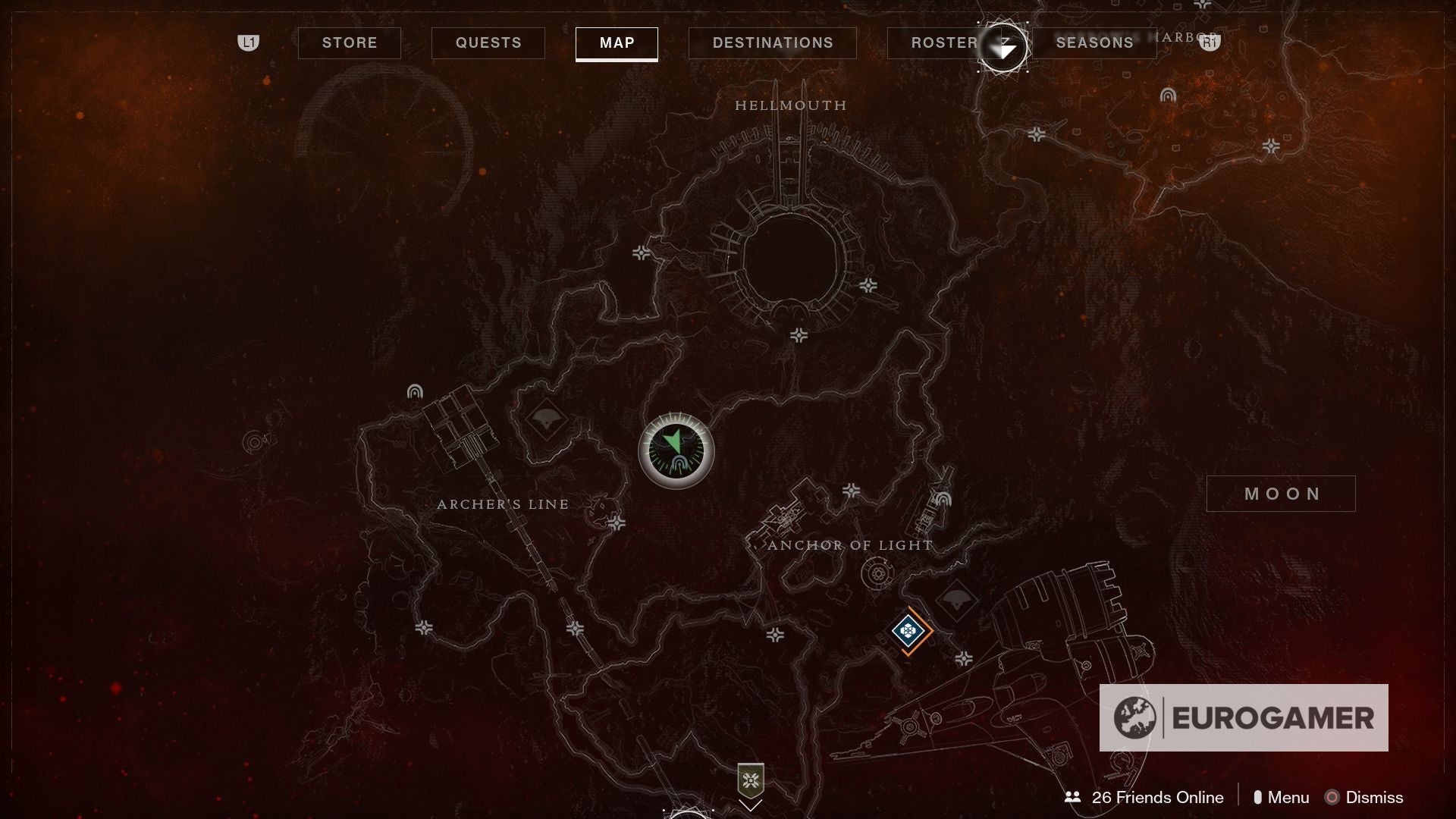1456x819 pixels.
Task: Select the green player position marker
Action: click(x=677, y=450)
